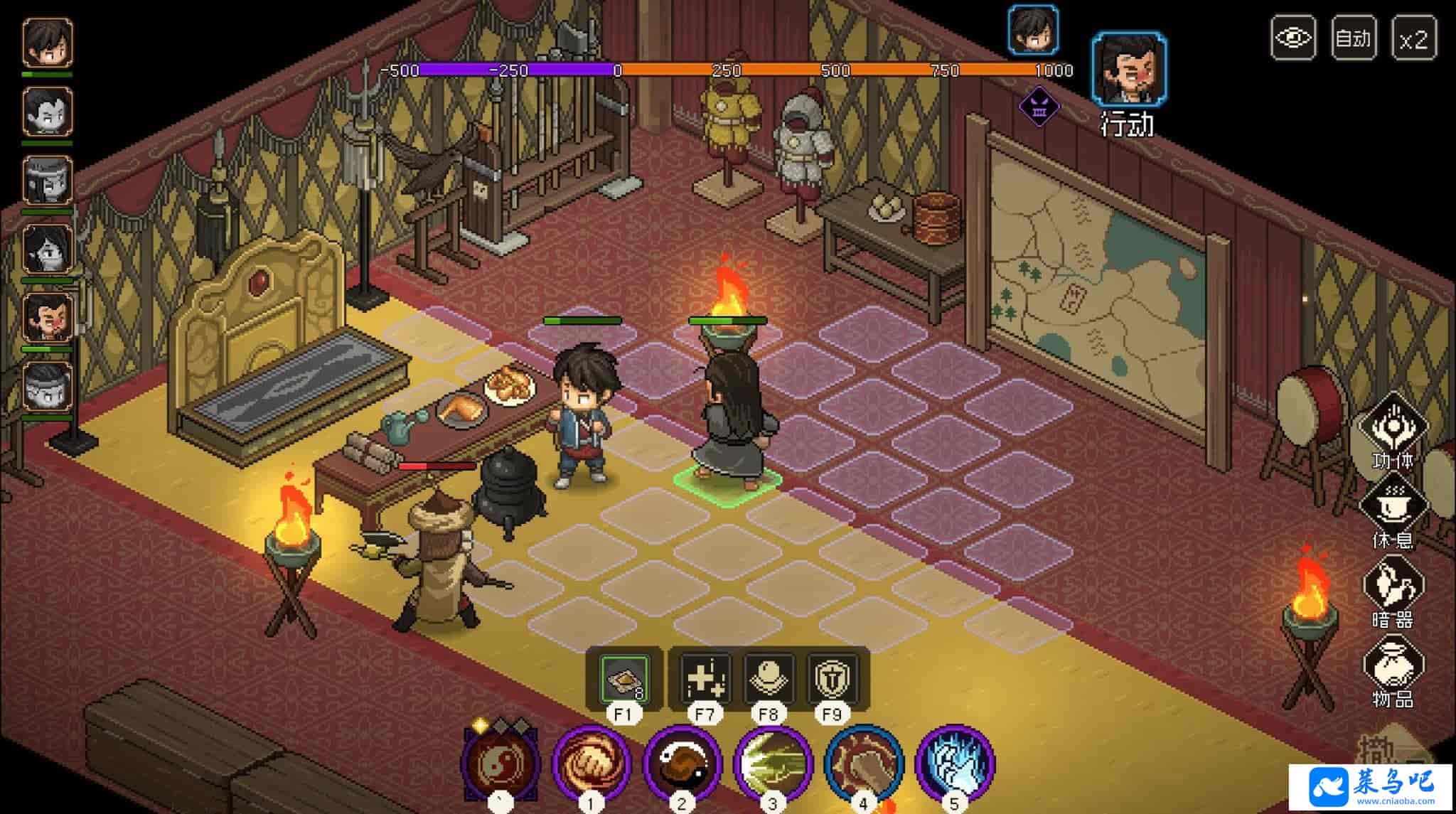Select the green energy blast skill
The image size is (1456, 814).
click(773, 764)
